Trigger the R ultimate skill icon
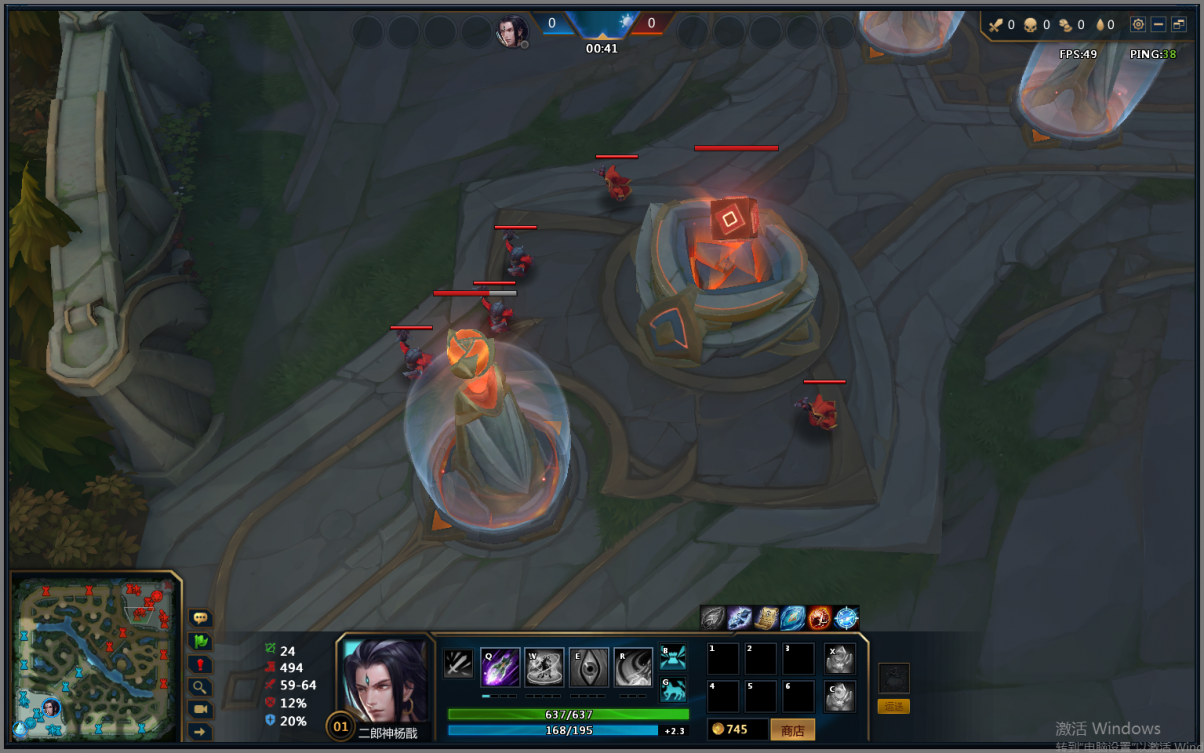 633,667
